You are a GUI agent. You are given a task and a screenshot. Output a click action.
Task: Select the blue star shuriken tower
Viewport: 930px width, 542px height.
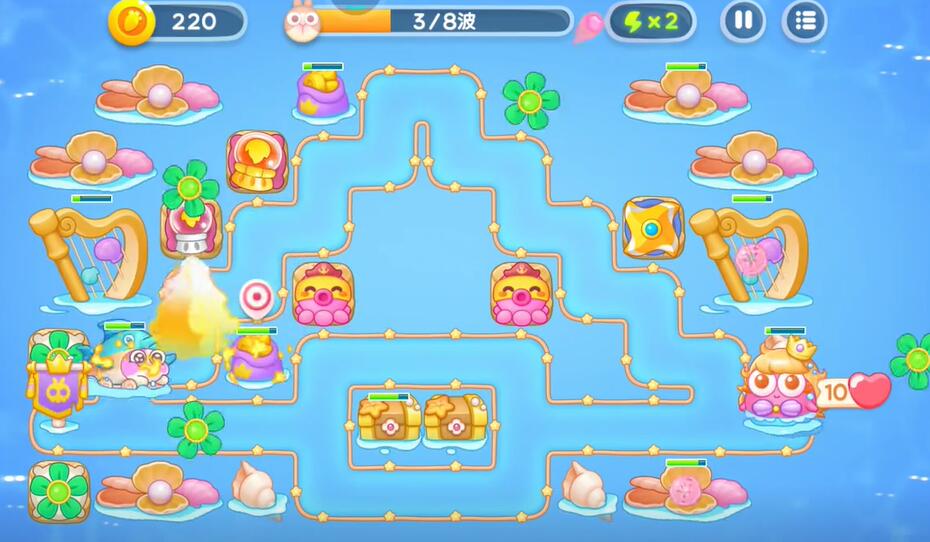pos(652,227)
